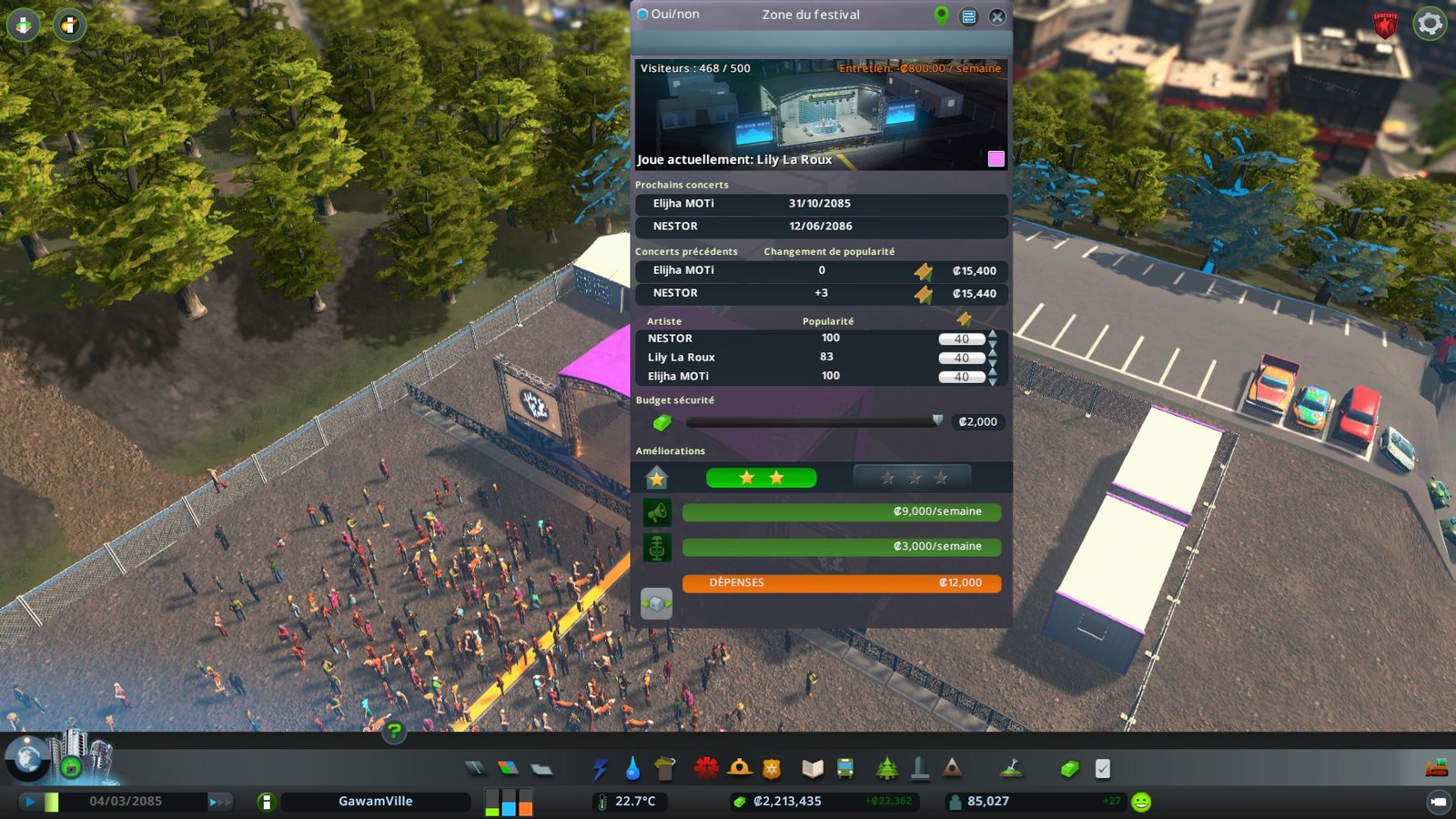Change simulation speed with the fast-forward arrows
Viewport: 1456px width, 819px height.
[219, 802]
